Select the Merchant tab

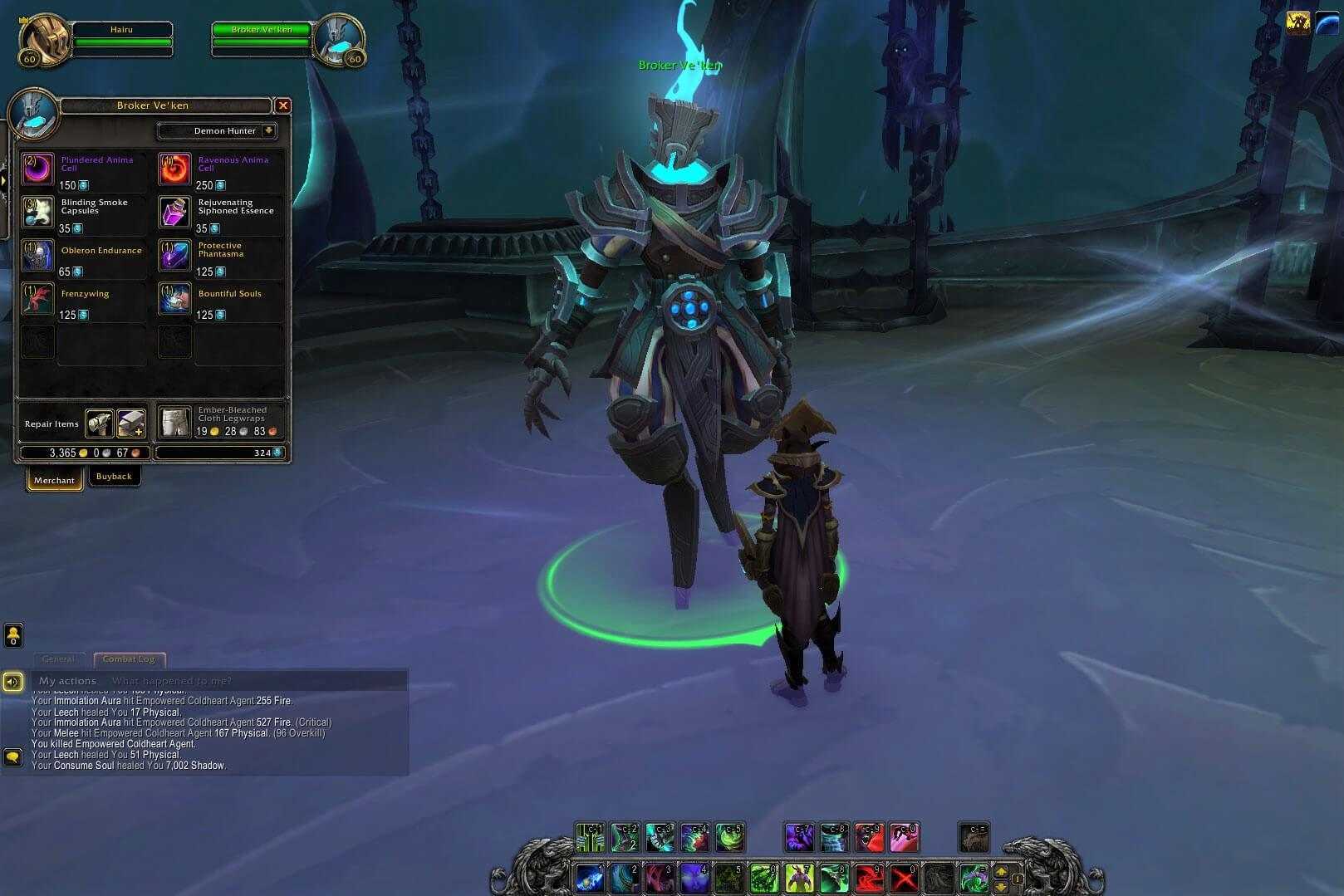pos(54,480)
